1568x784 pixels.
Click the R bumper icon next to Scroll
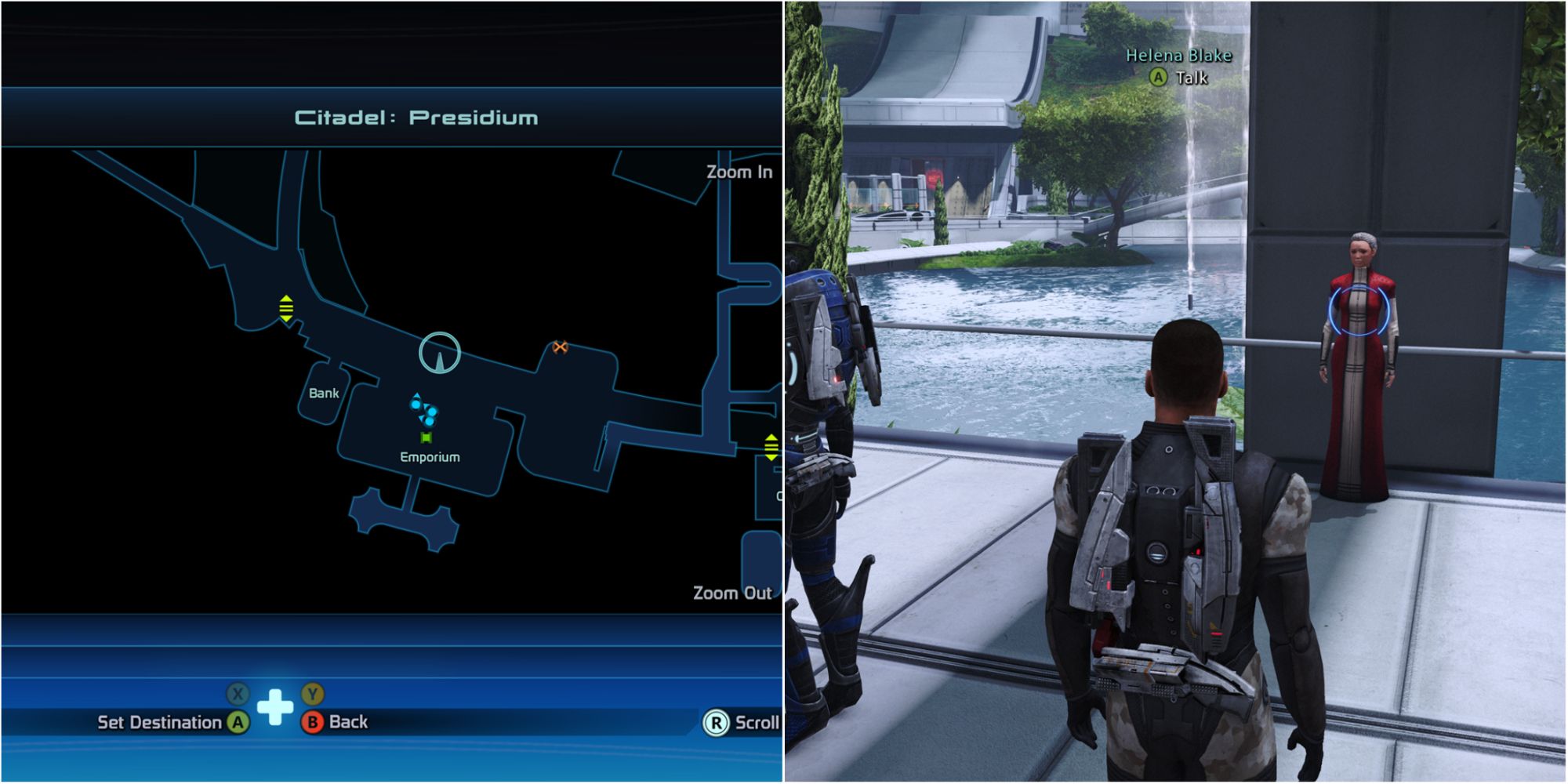tap(716, 724)
